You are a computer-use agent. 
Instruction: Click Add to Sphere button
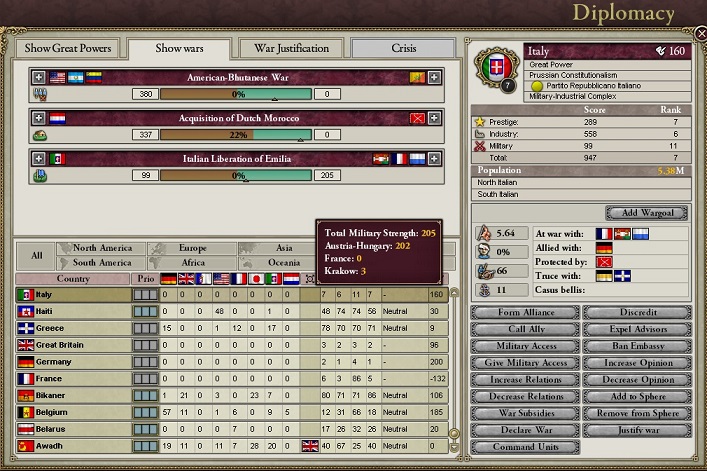637,397
